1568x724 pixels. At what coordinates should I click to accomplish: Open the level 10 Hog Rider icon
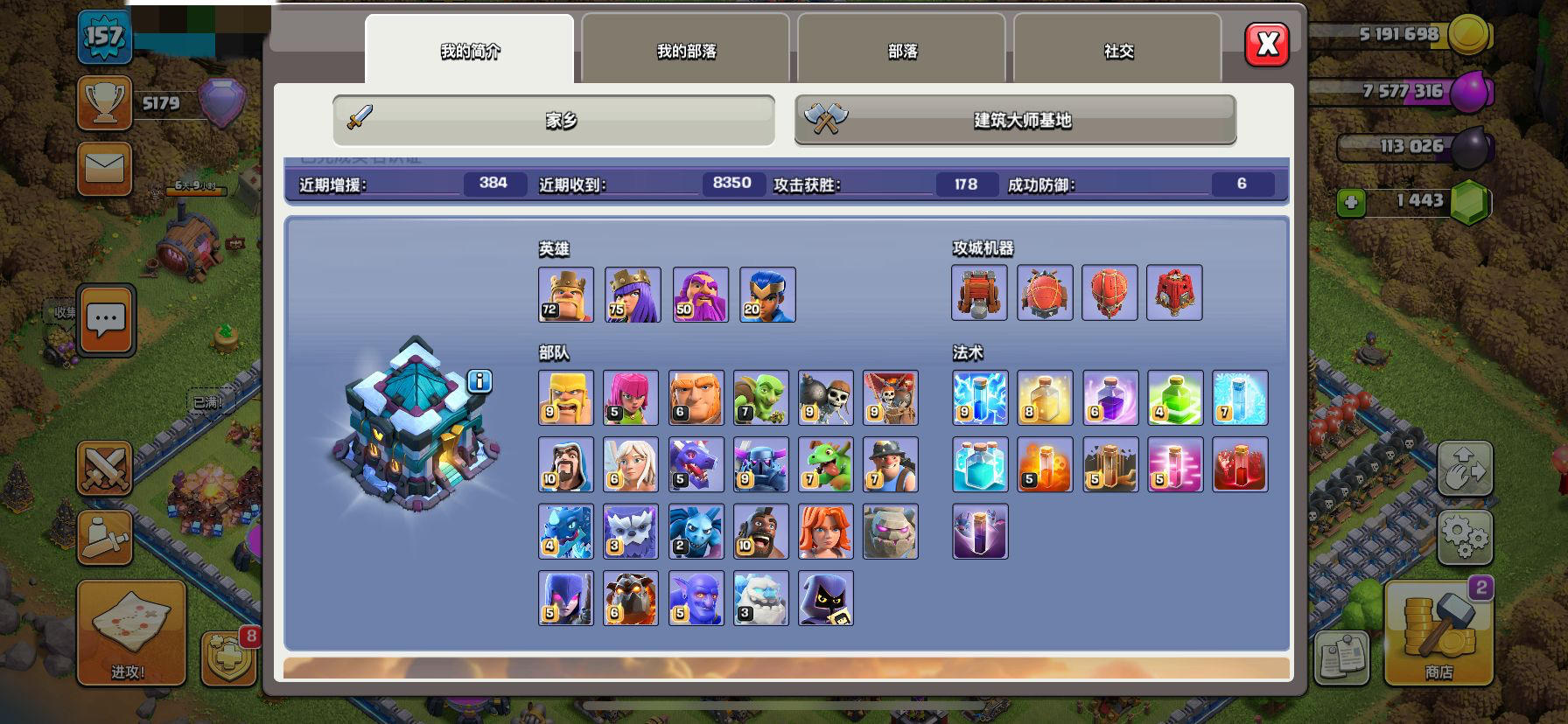760,531
